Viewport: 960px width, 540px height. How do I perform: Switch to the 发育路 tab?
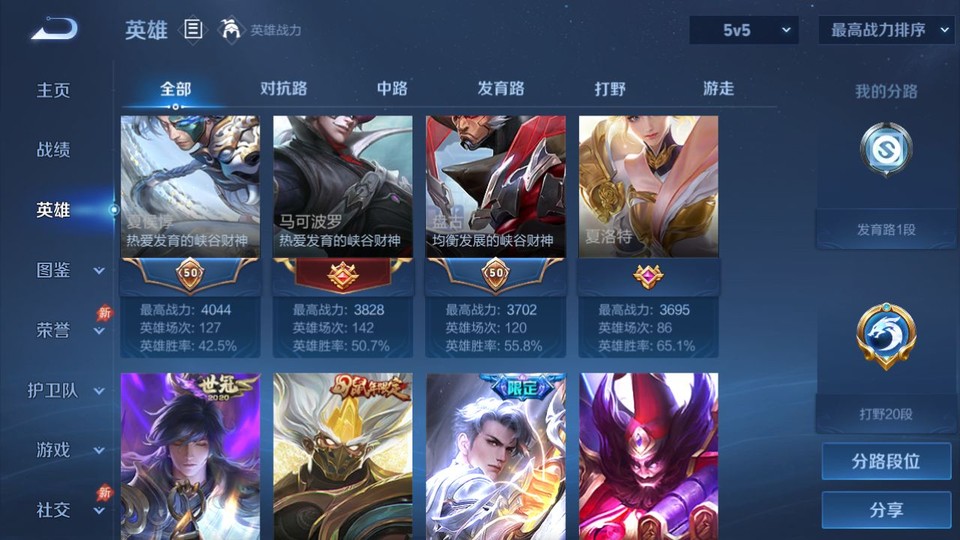pos(501,89)
